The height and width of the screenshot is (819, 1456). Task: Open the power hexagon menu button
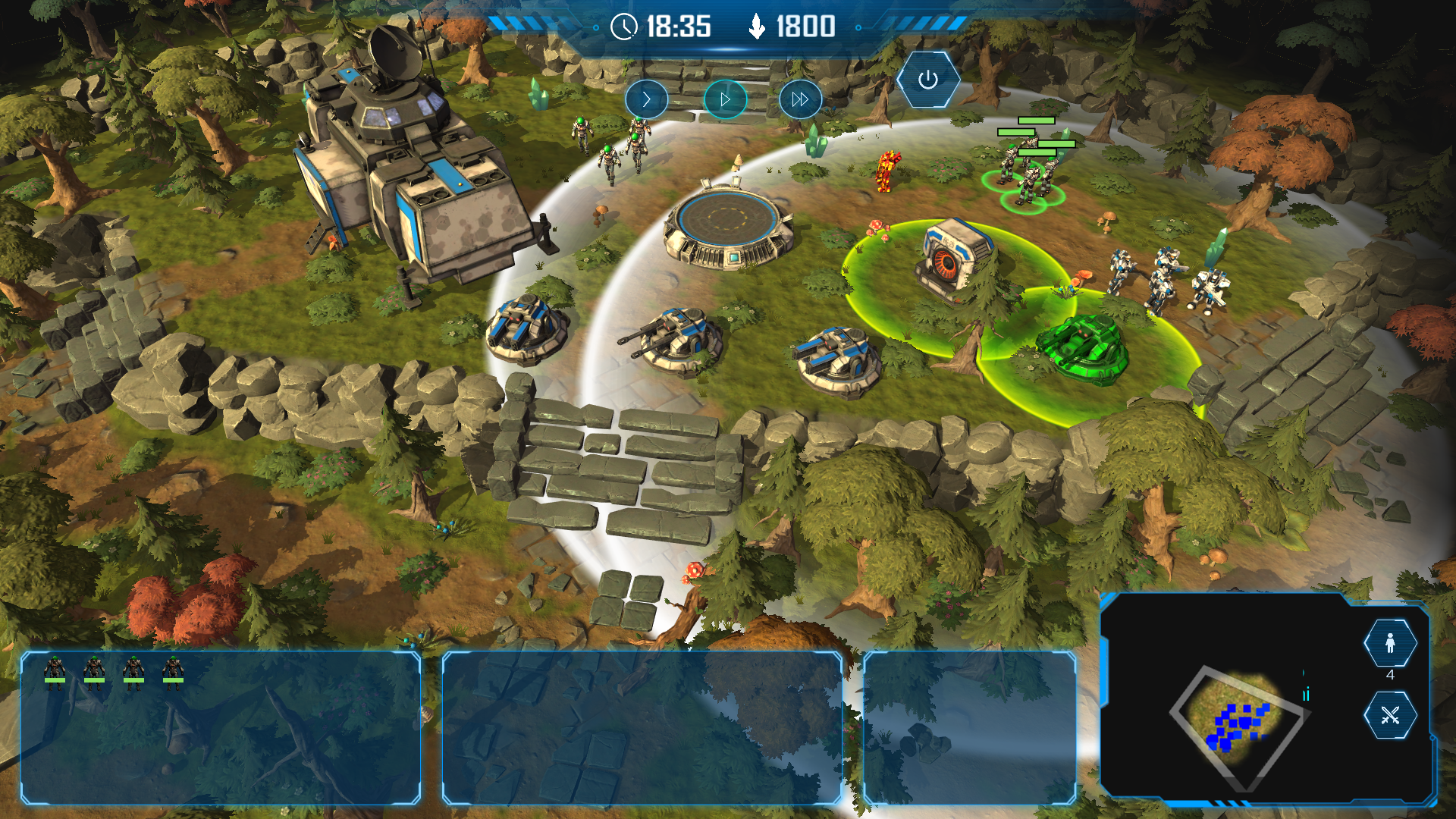(928, 80)
